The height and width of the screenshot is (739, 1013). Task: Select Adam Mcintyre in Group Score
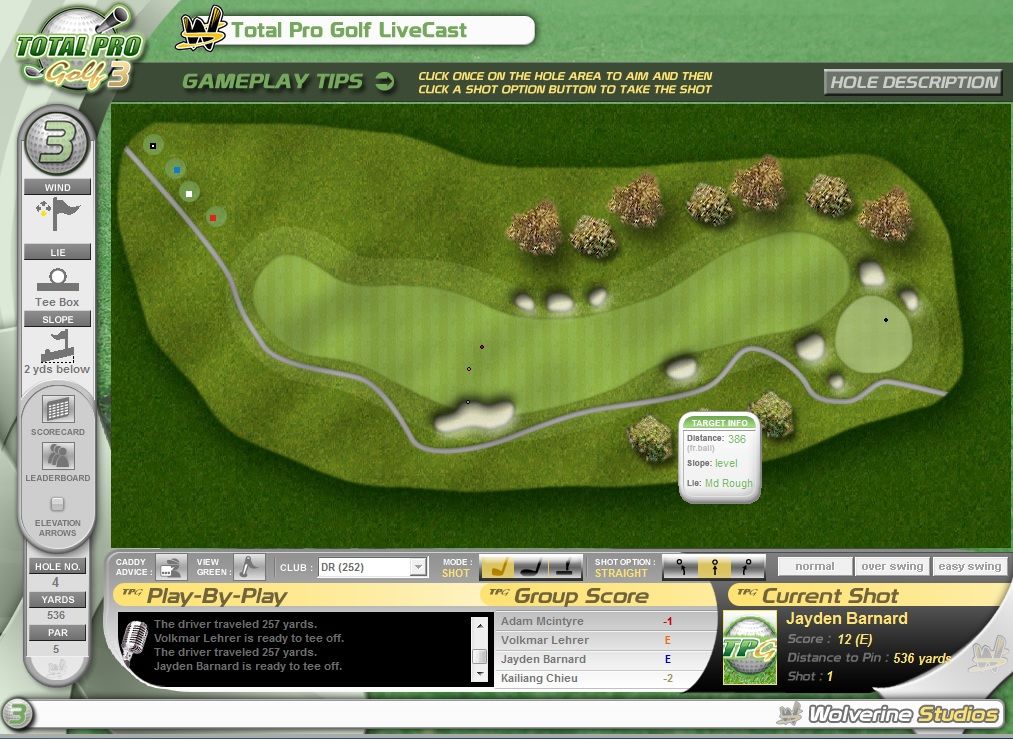[544, 621]
